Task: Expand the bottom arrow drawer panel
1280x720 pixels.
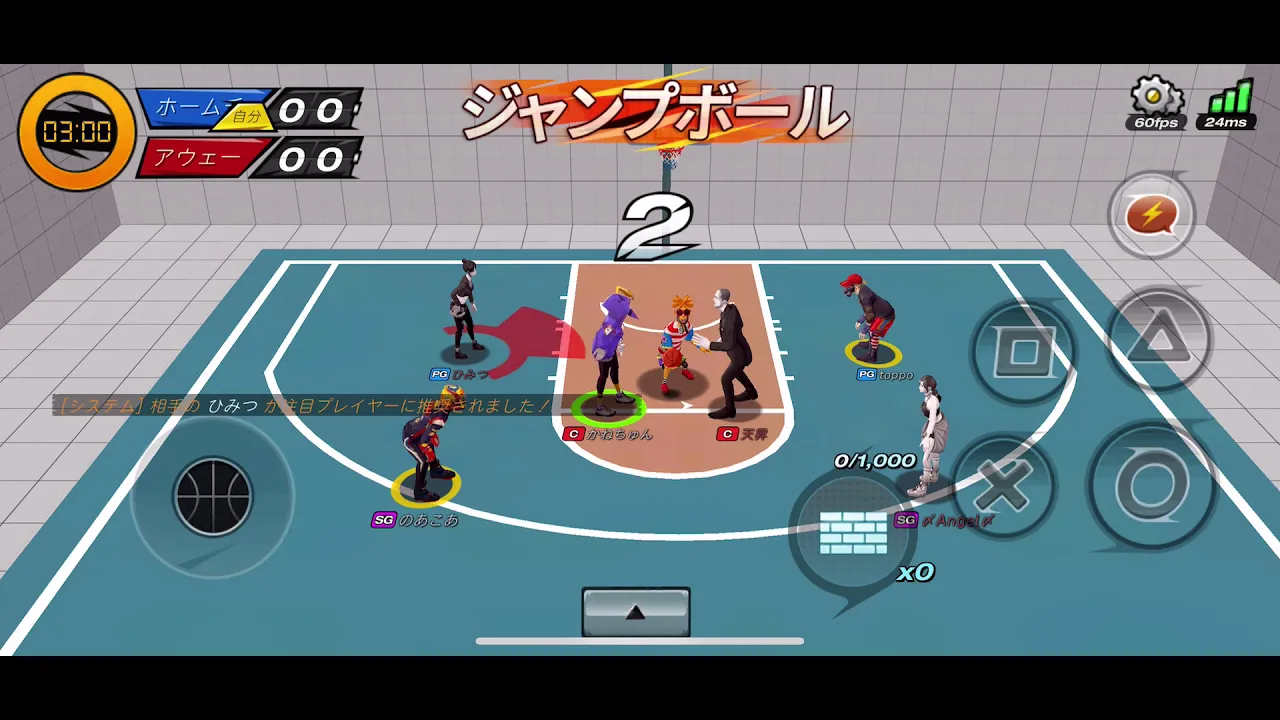Action: click(x=635, y=610)
